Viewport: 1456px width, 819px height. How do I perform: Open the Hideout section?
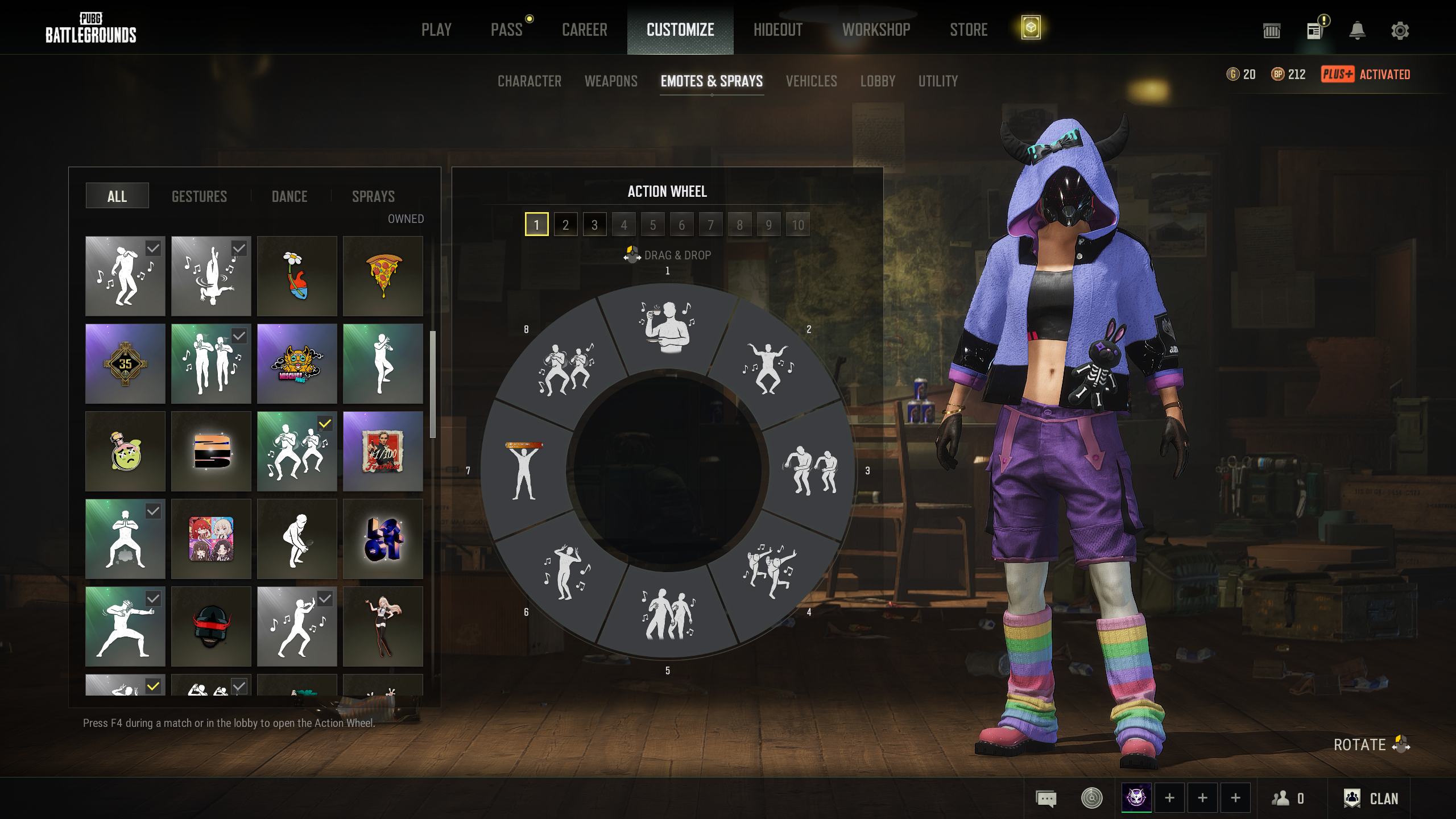(777, 30)
